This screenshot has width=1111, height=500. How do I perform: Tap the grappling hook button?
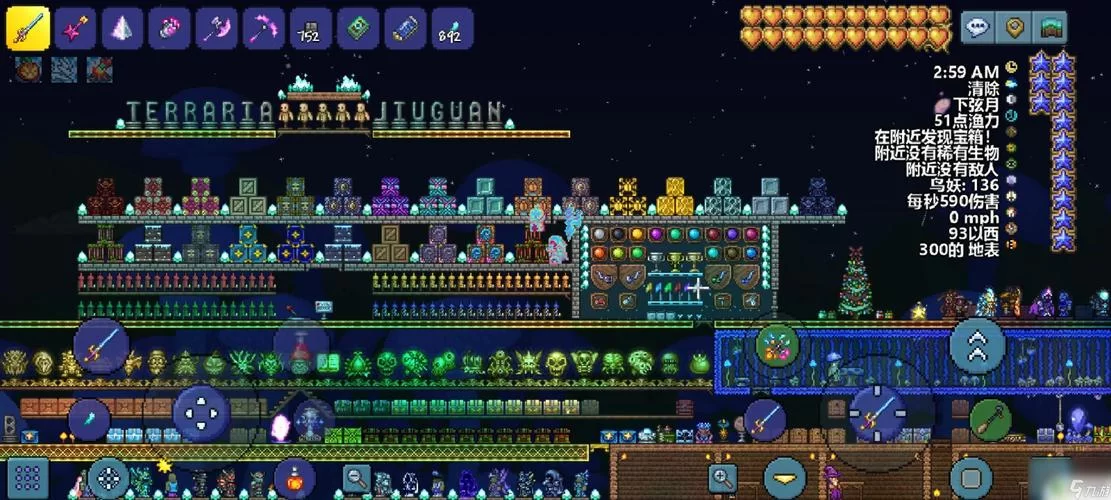point(989,418)
